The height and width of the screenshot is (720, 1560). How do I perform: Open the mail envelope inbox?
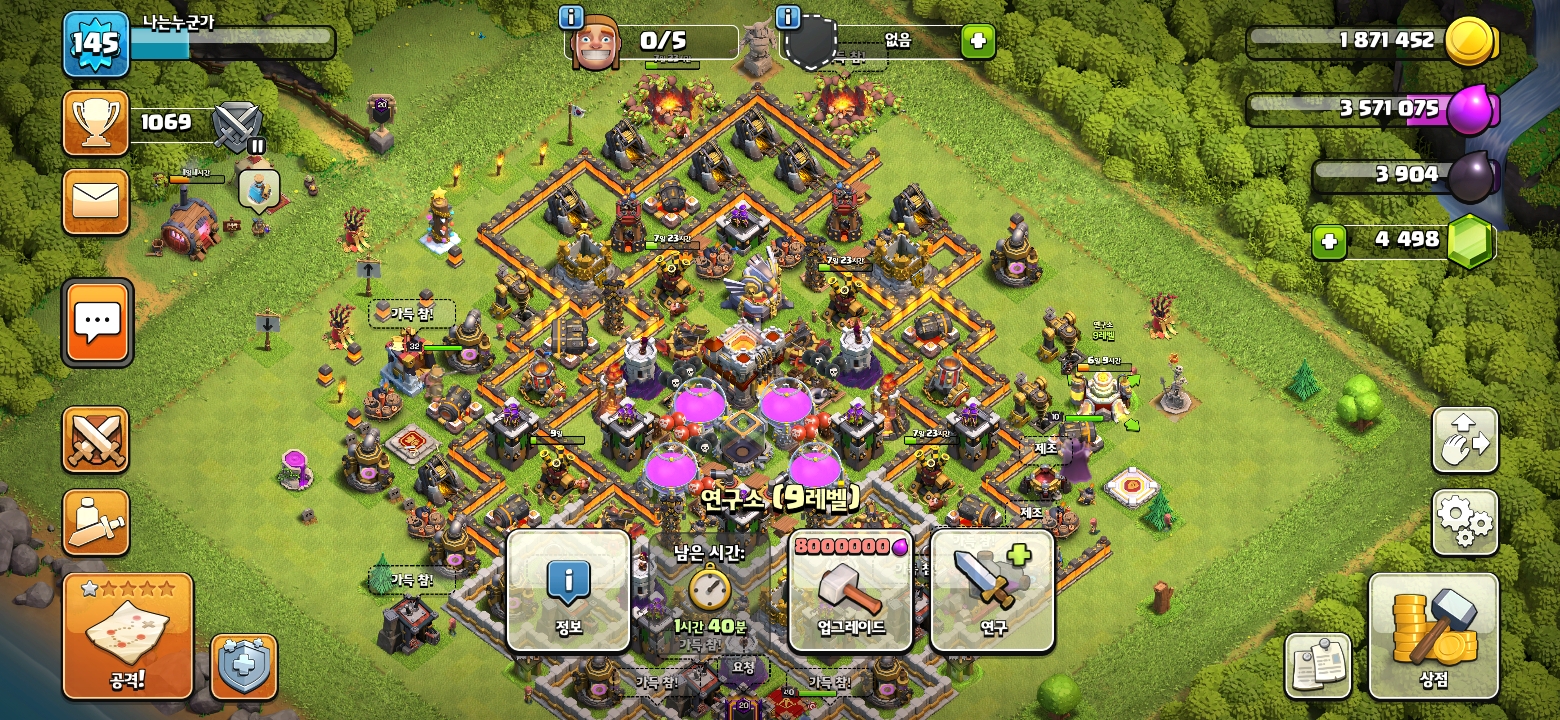[96, 202]
